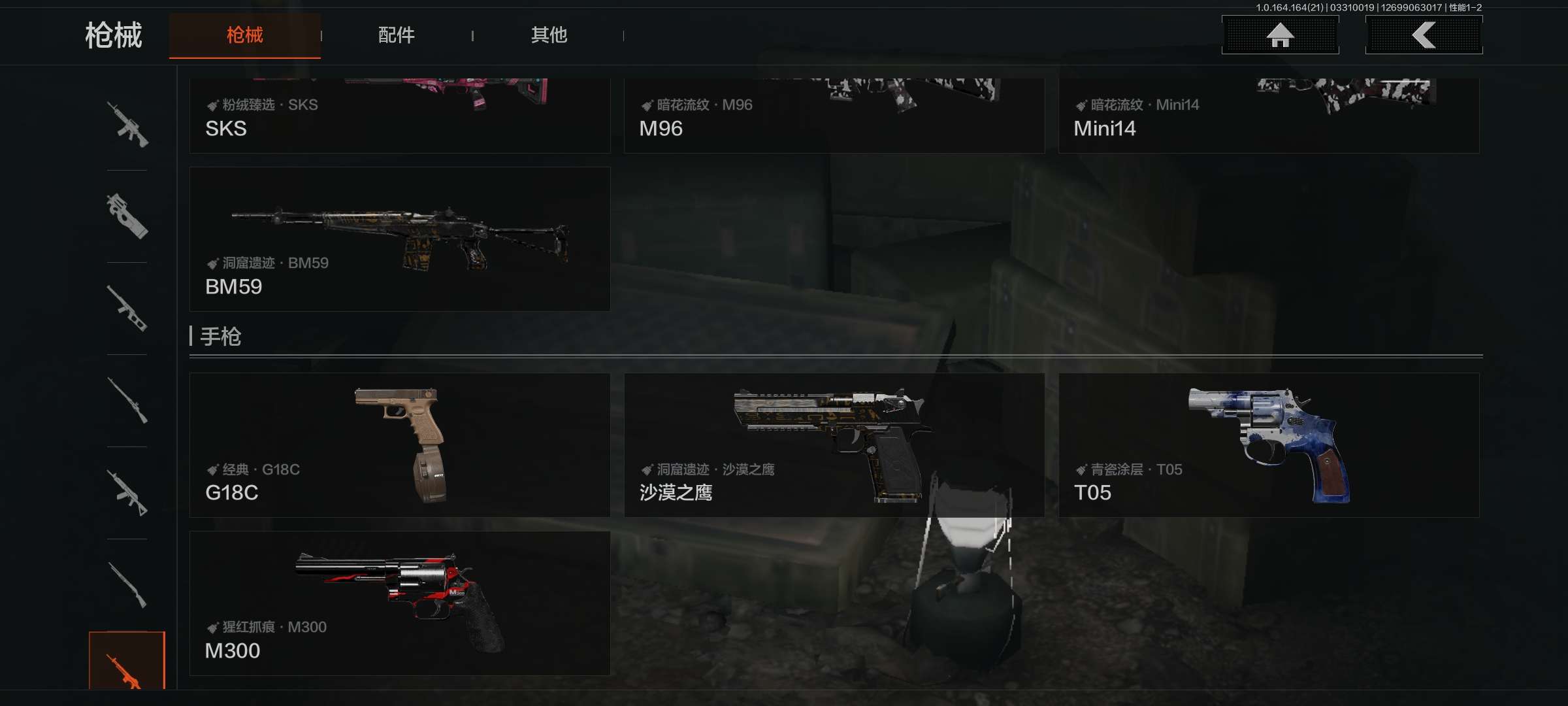Choose the 沙漠之鹰 pistol card
Image resolution: width=1568 pixels, height=706 pixels.
[x=834, y=445]
